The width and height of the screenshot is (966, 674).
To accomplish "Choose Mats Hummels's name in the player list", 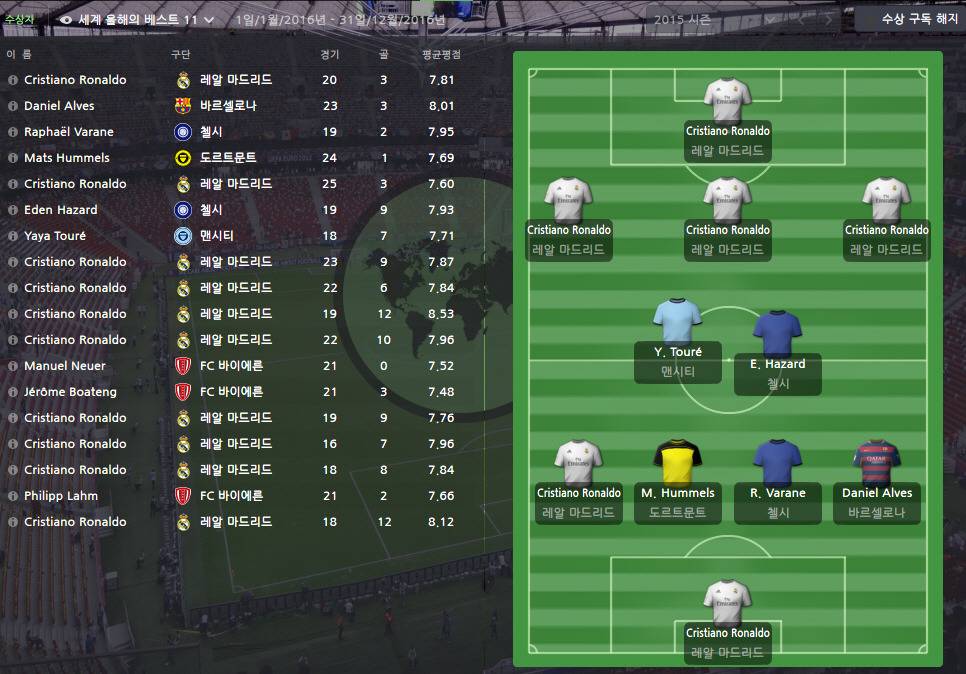I will [x=67, y=158].
